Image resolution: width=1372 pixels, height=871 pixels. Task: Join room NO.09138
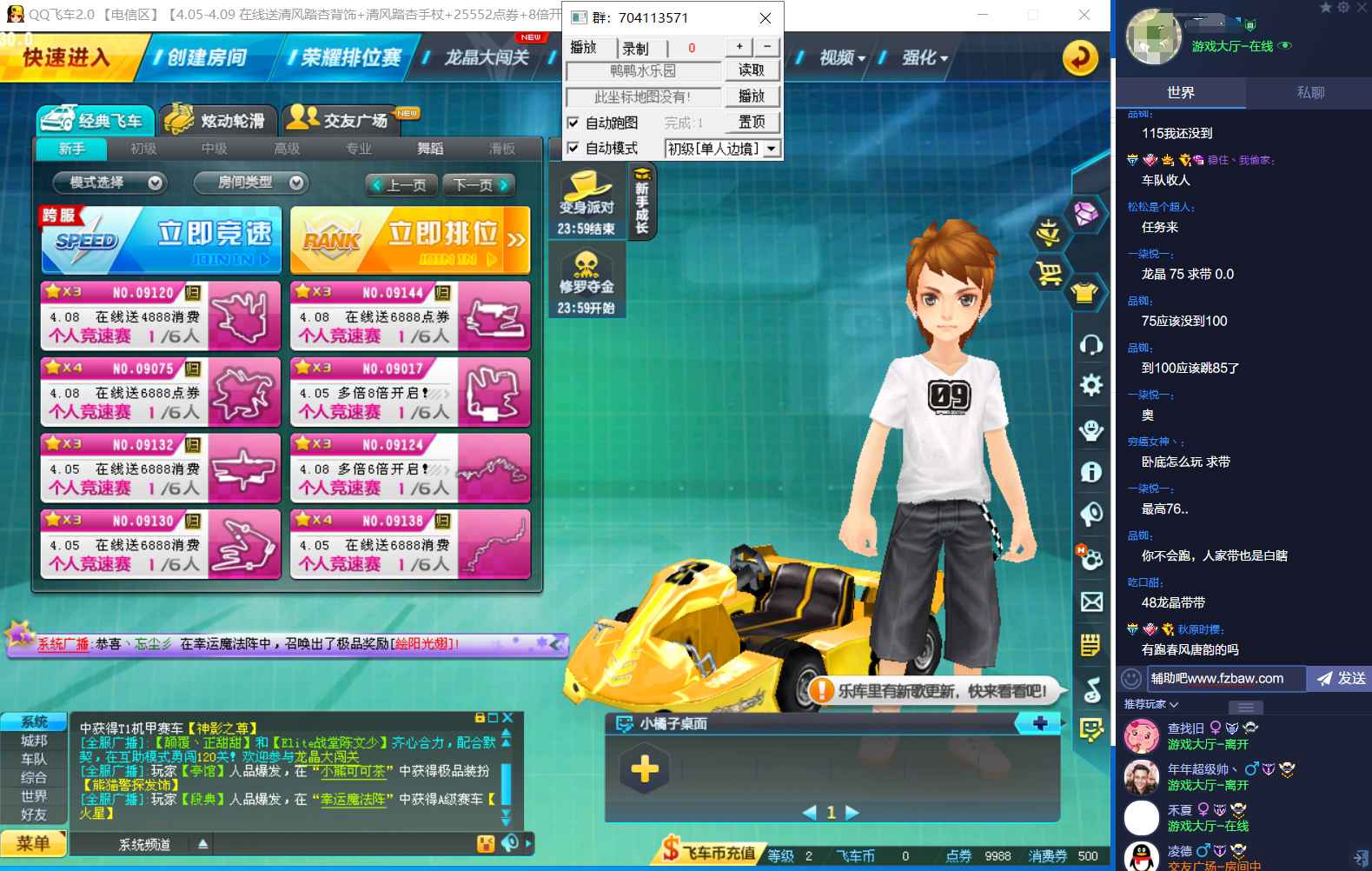pyautogui.click(x=410, y=544)
